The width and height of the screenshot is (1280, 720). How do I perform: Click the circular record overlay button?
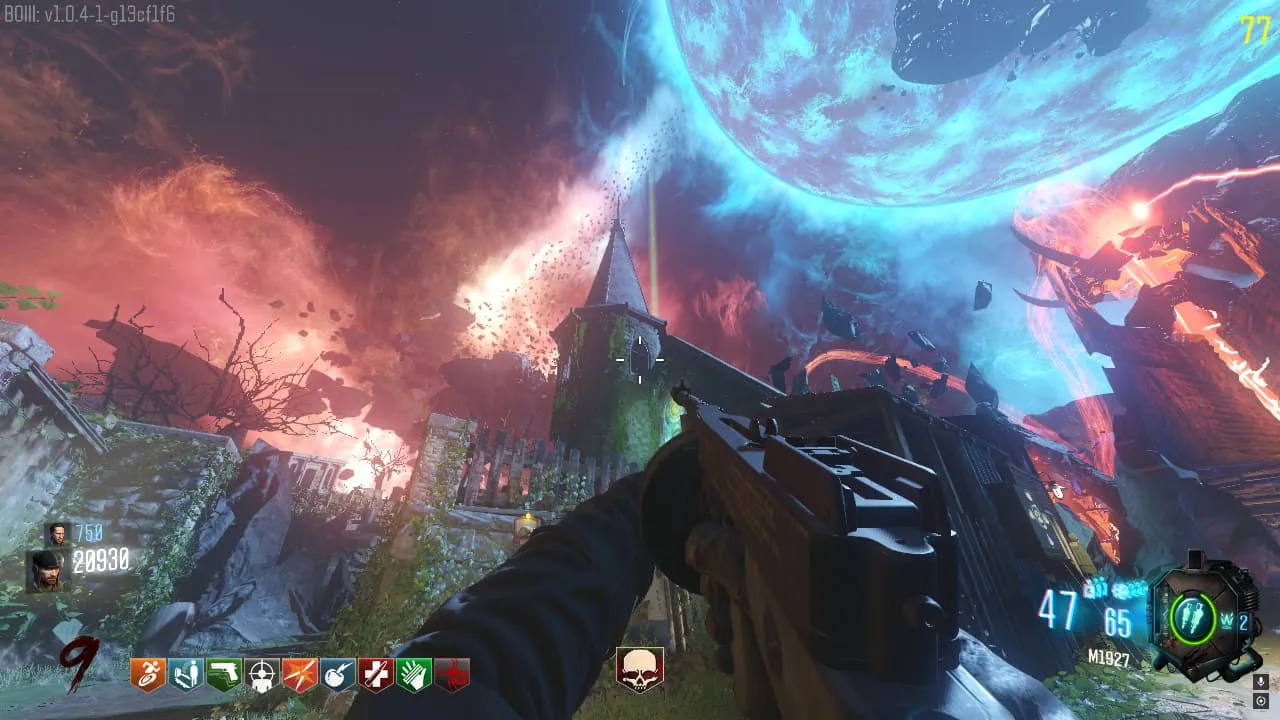(x=1261, y=701)
